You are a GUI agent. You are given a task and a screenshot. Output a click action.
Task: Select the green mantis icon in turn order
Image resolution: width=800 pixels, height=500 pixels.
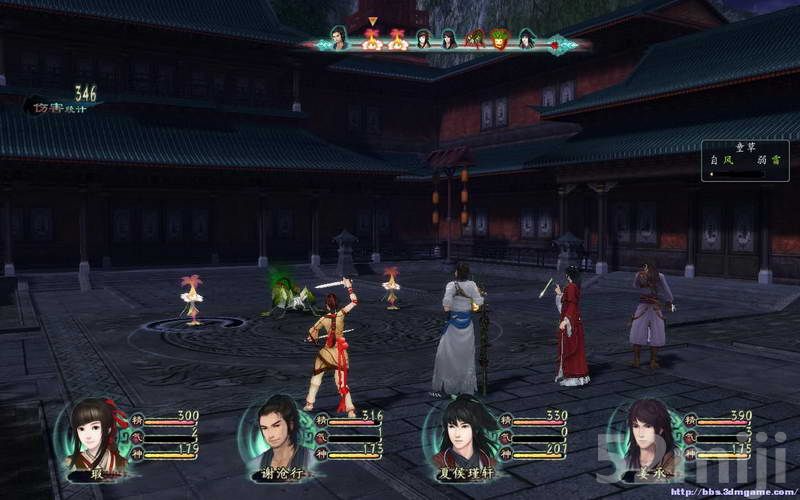(475, 40)
